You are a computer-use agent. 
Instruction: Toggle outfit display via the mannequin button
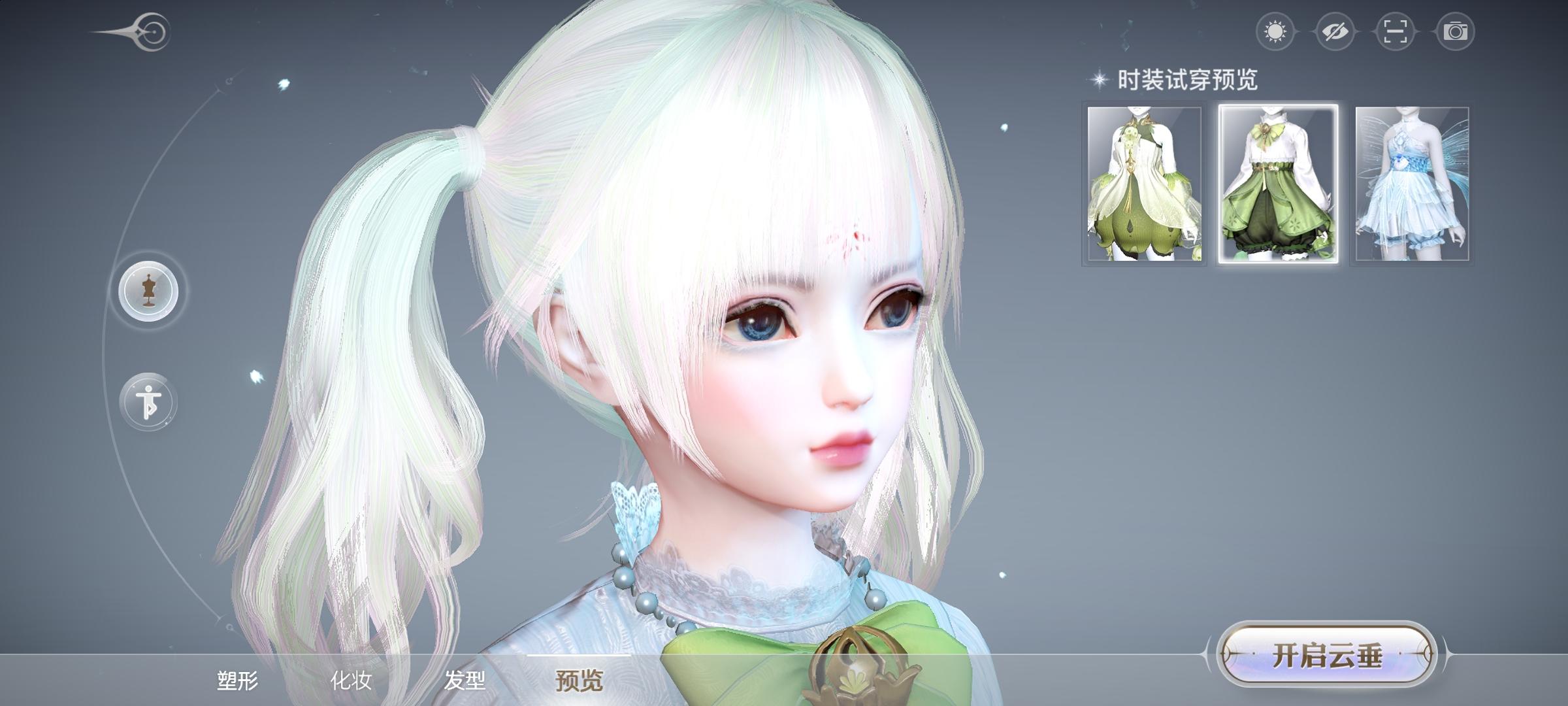coord(148,292)
